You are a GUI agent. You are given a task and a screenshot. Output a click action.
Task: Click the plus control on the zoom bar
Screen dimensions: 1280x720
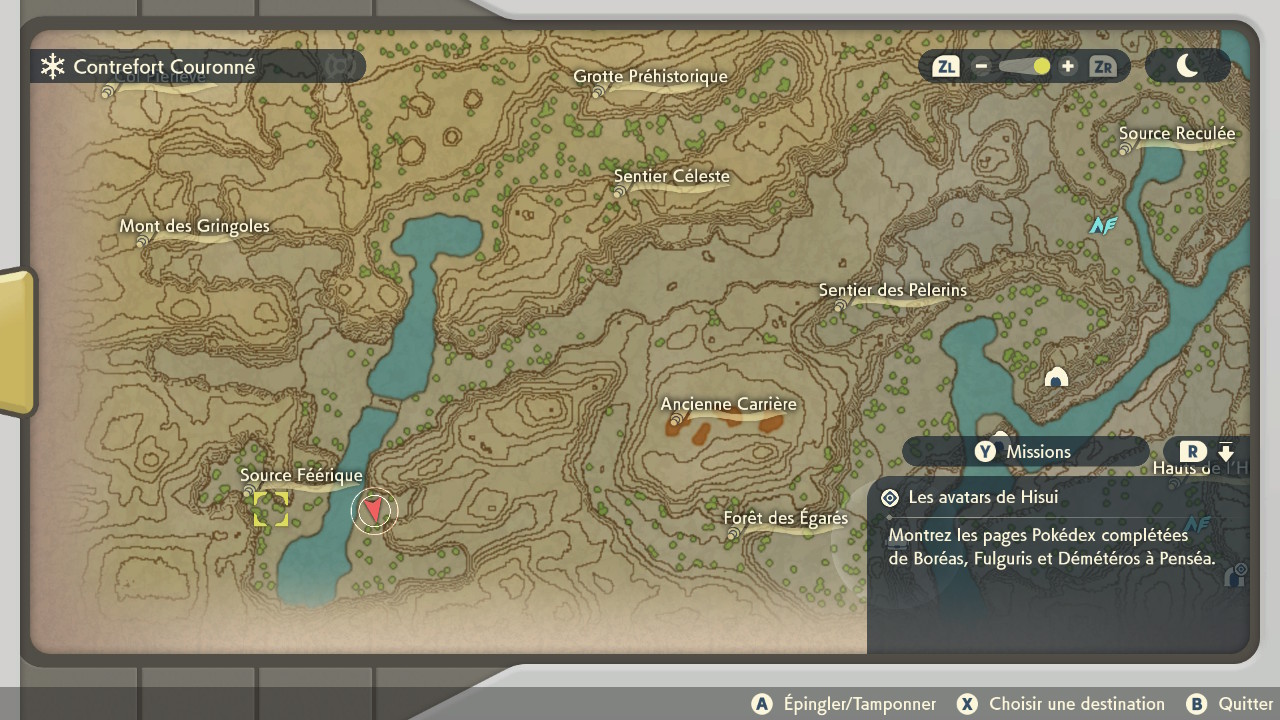(x=1067, y=66)
